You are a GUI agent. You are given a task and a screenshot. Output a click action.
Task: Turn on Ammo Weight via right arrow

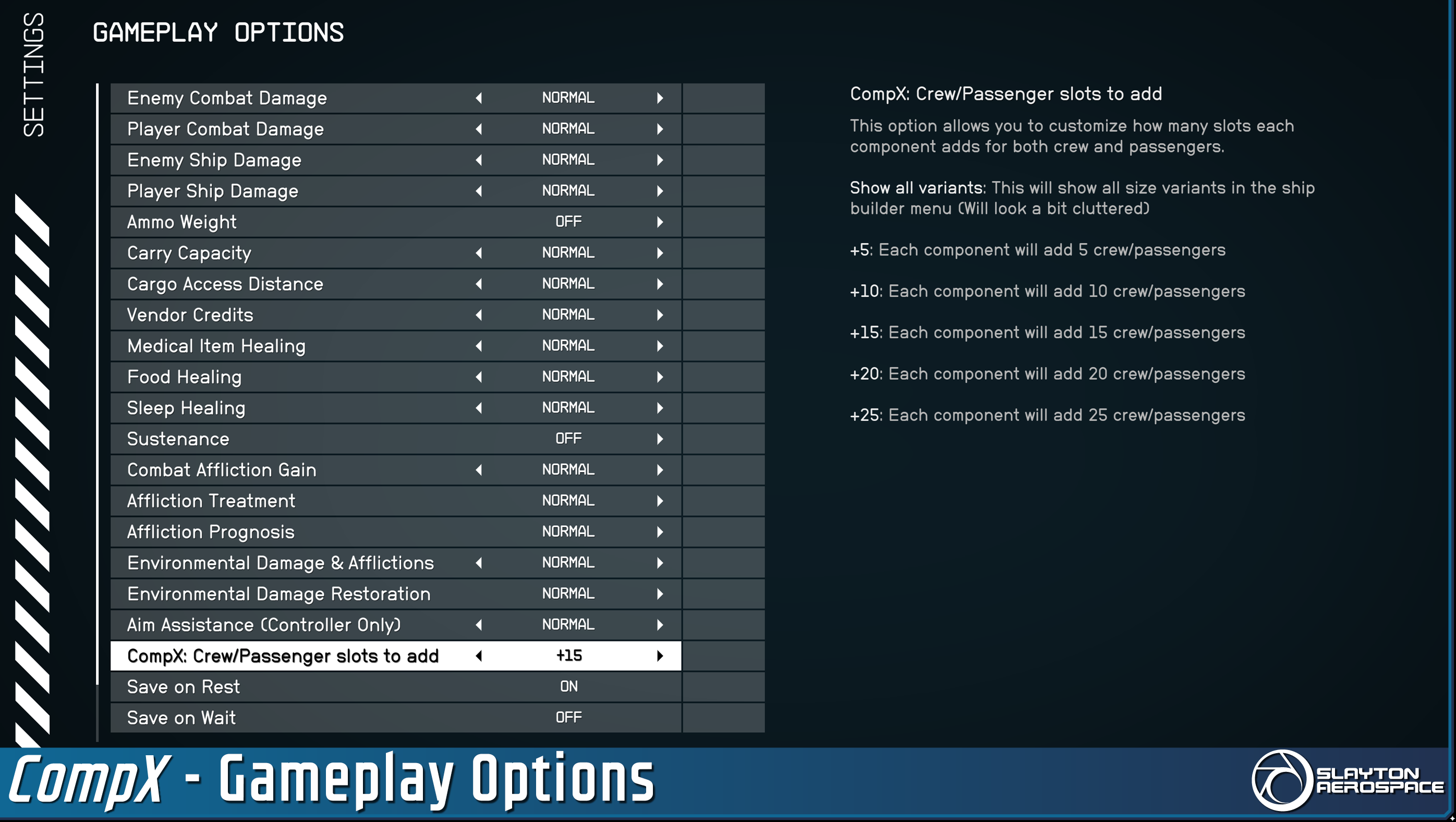click(660, 222)
